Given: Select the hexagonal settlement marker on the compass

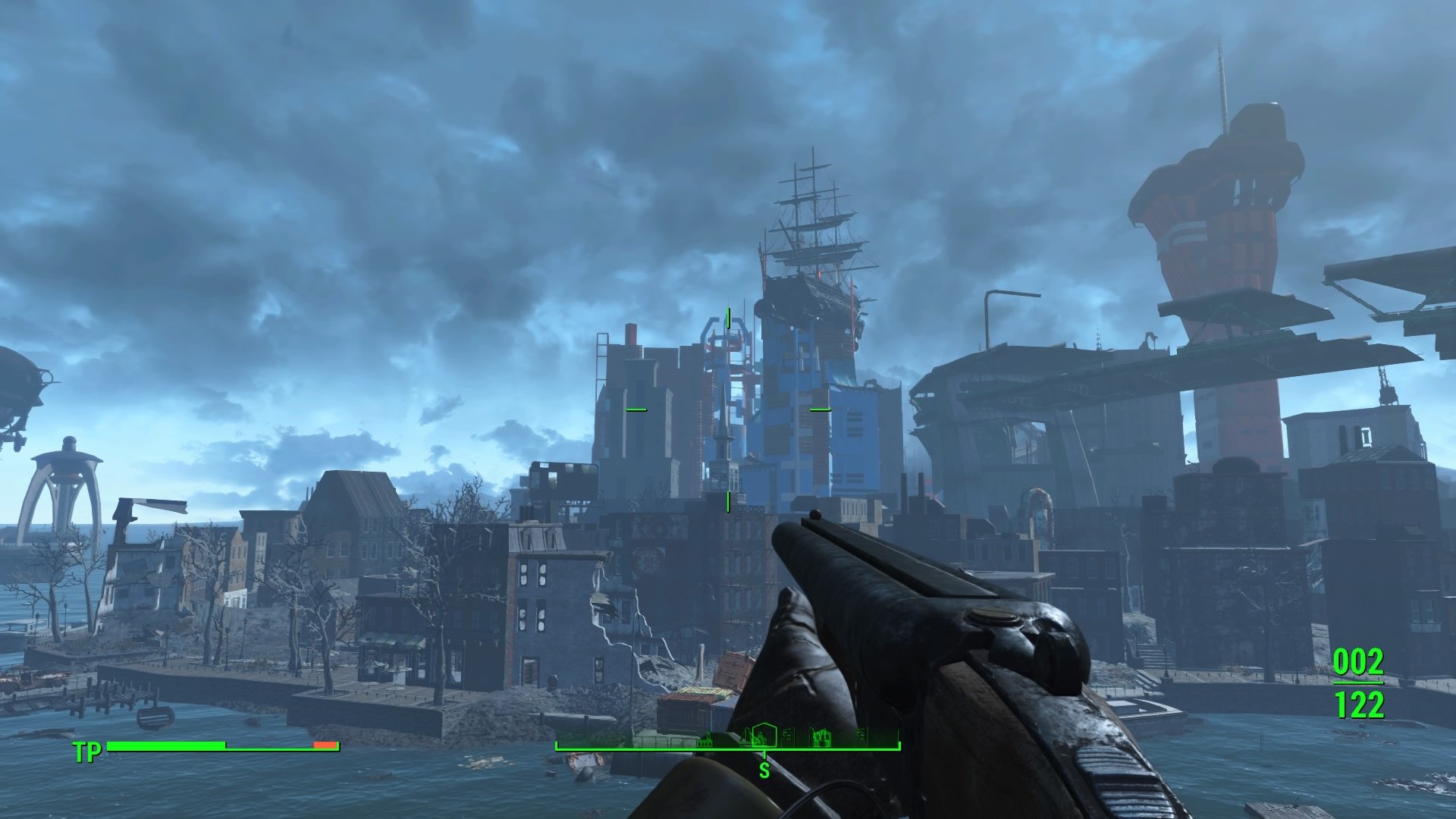Looking at the screenshot, I should pyautogui.click(x=764, y=737).
